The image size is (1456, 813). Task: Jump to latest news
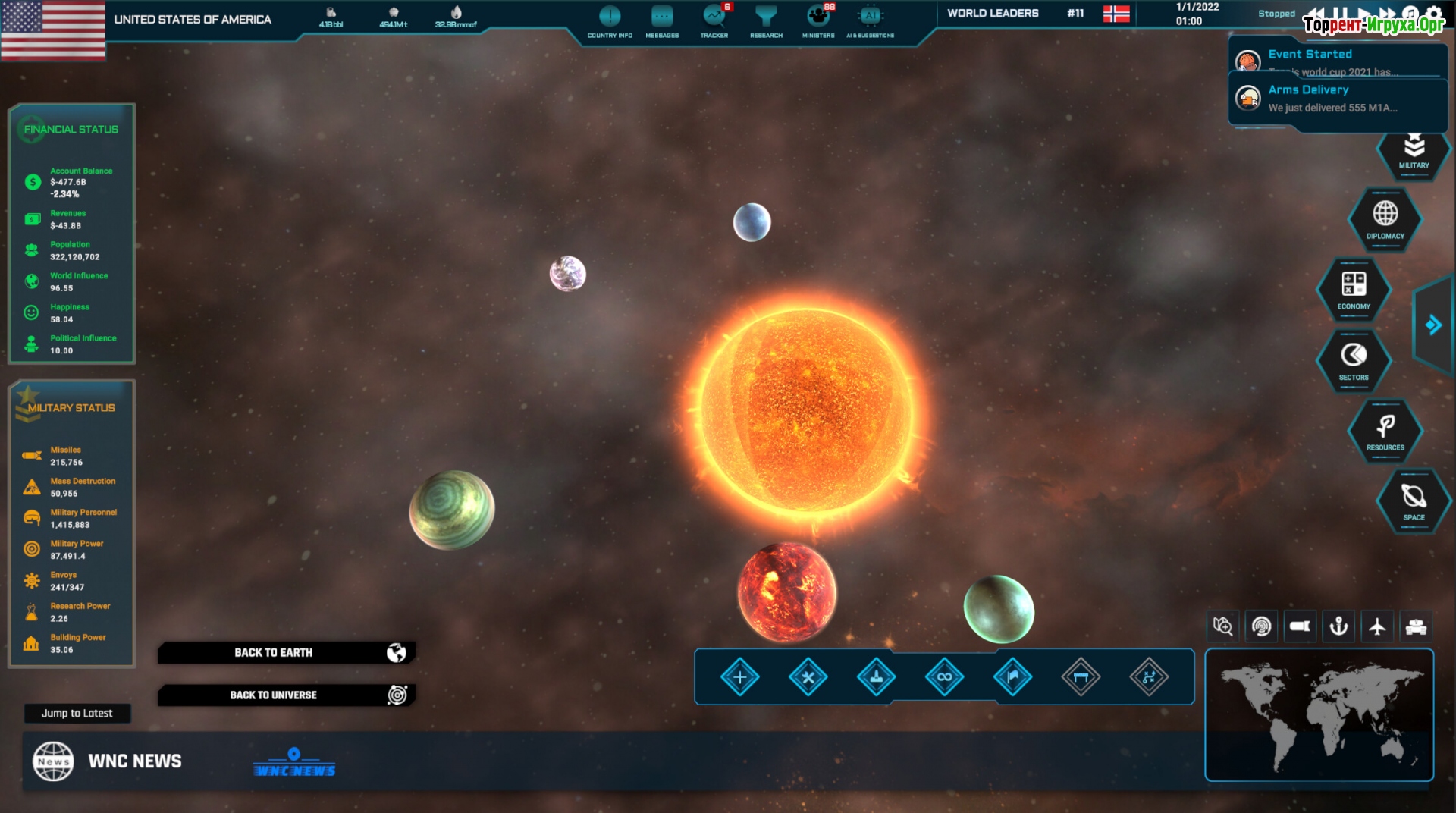pos(77,713)
